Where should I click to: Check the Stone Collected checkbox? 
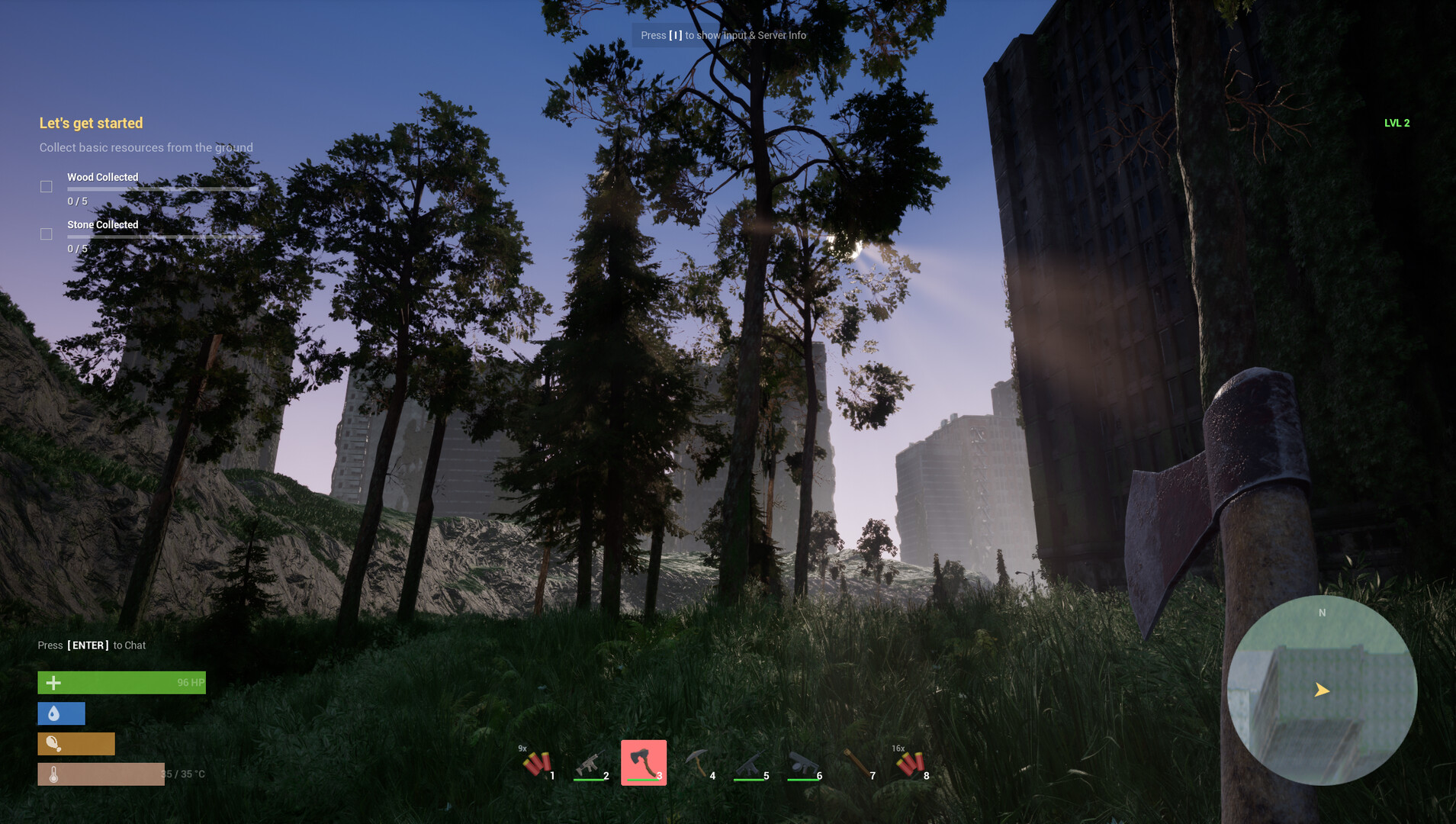(x=46, y=233)
